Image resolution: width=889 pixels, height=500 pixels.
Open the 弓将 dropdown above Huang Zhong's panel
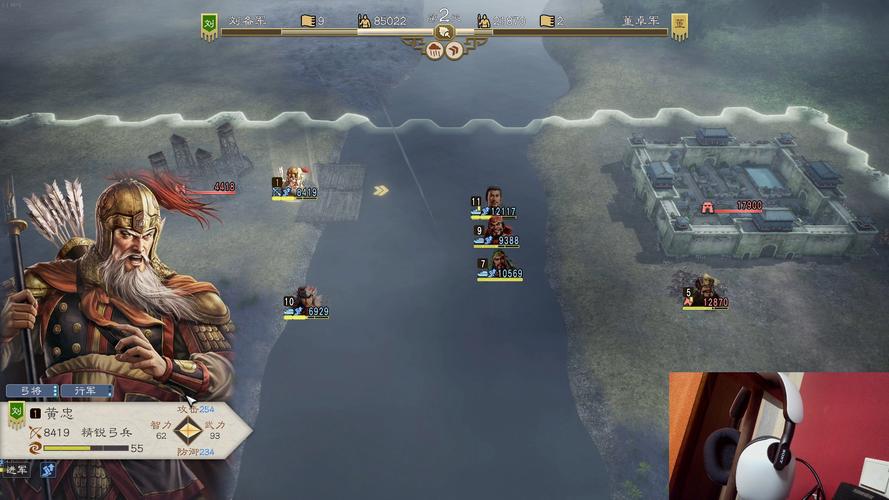point(32,391)
